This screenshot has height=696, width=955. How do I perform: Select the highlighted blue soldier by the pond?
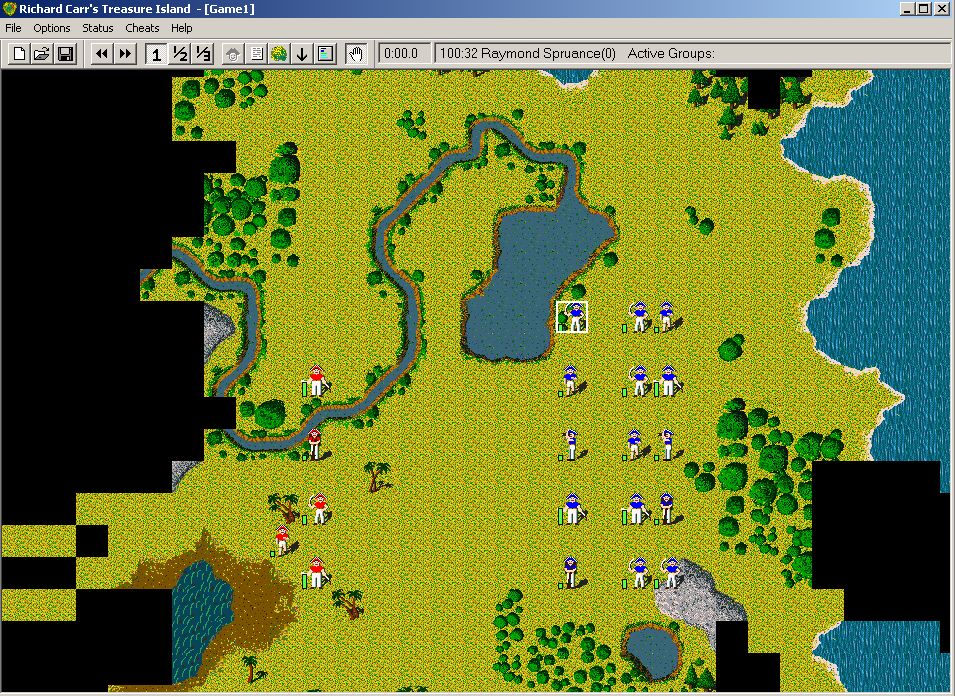573,317
